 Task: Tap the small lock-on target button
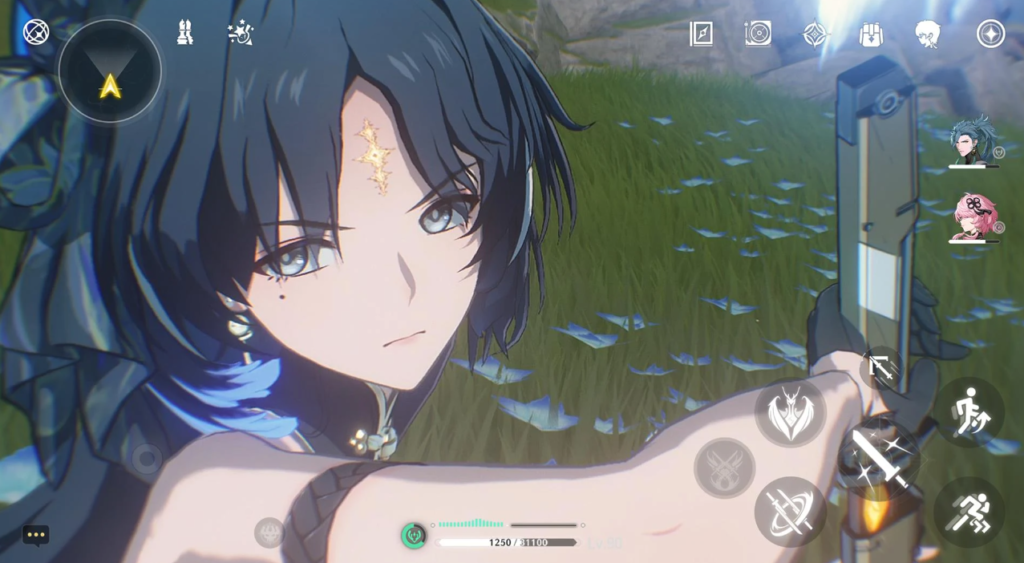(x=881, y=368)
